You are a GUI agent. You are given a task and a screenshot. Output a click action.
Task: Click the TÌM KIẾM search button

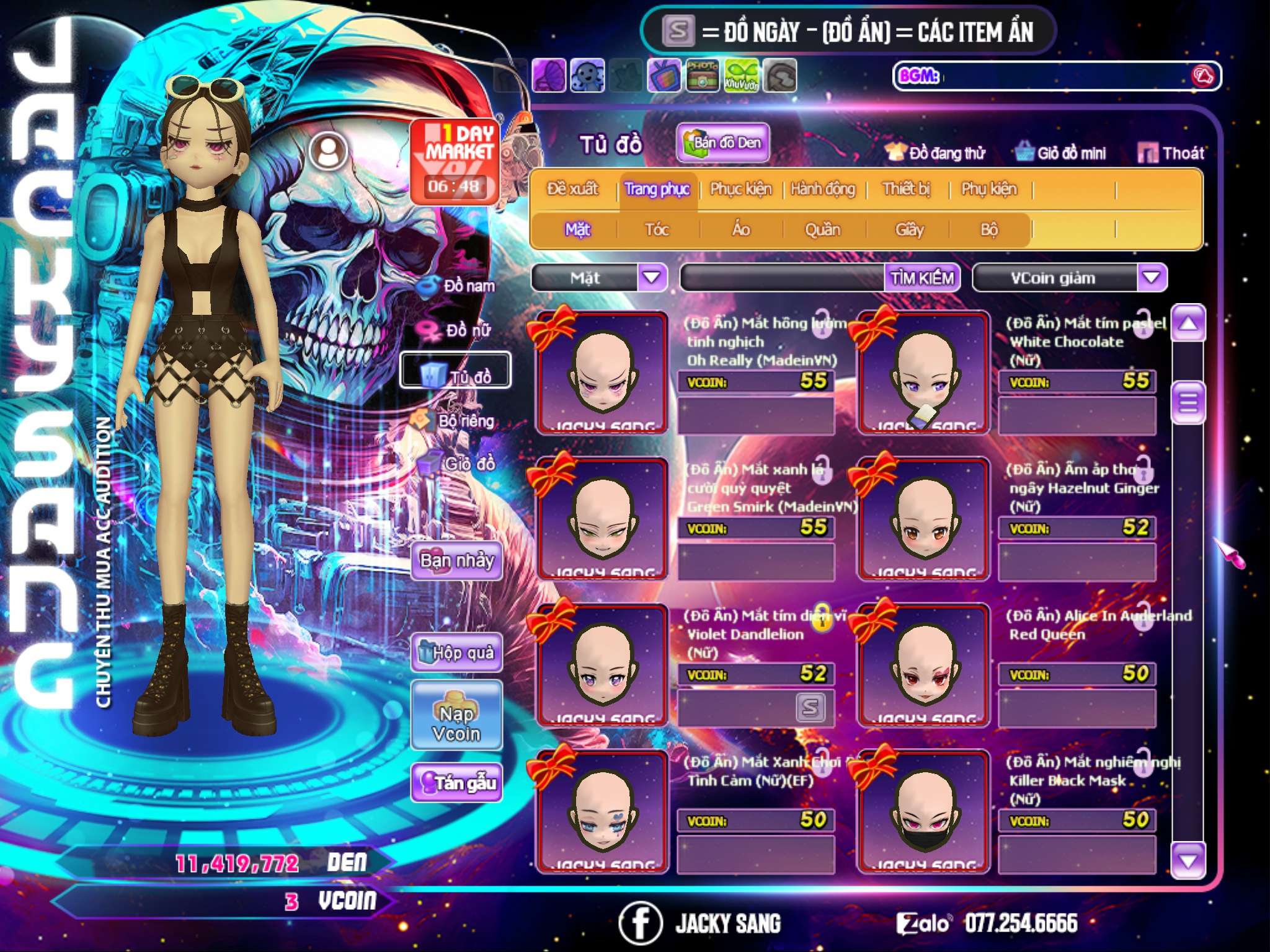(x=921, y=278)
